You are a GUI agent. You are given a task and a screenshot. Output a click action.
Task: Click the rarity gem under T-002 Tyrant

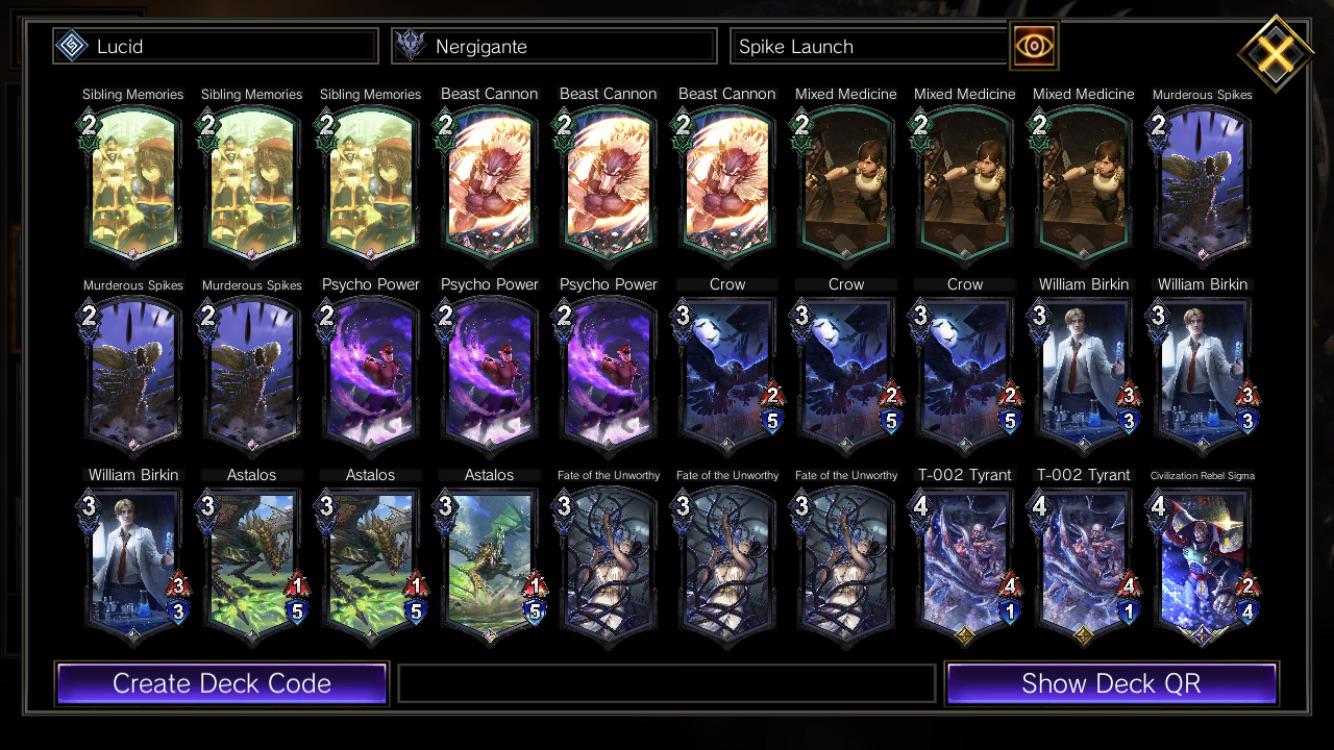click(963, 632)
